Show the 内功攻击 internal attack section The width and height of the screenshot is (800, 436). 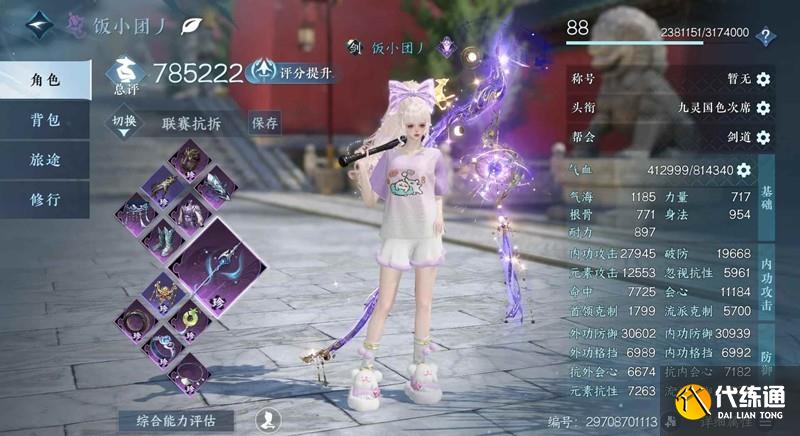point(766,284)
